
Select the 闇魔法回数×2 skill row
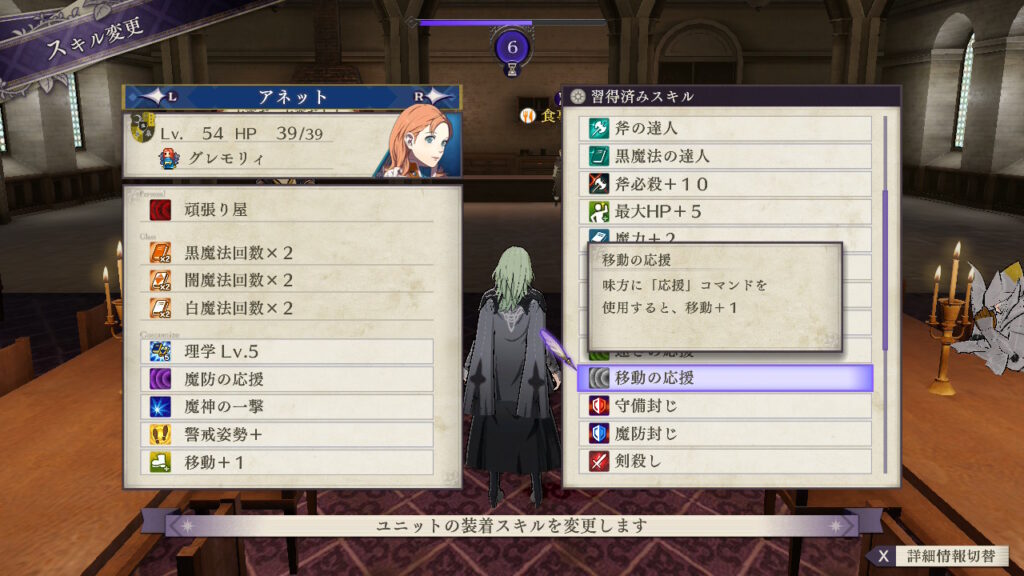pos(290,280)
